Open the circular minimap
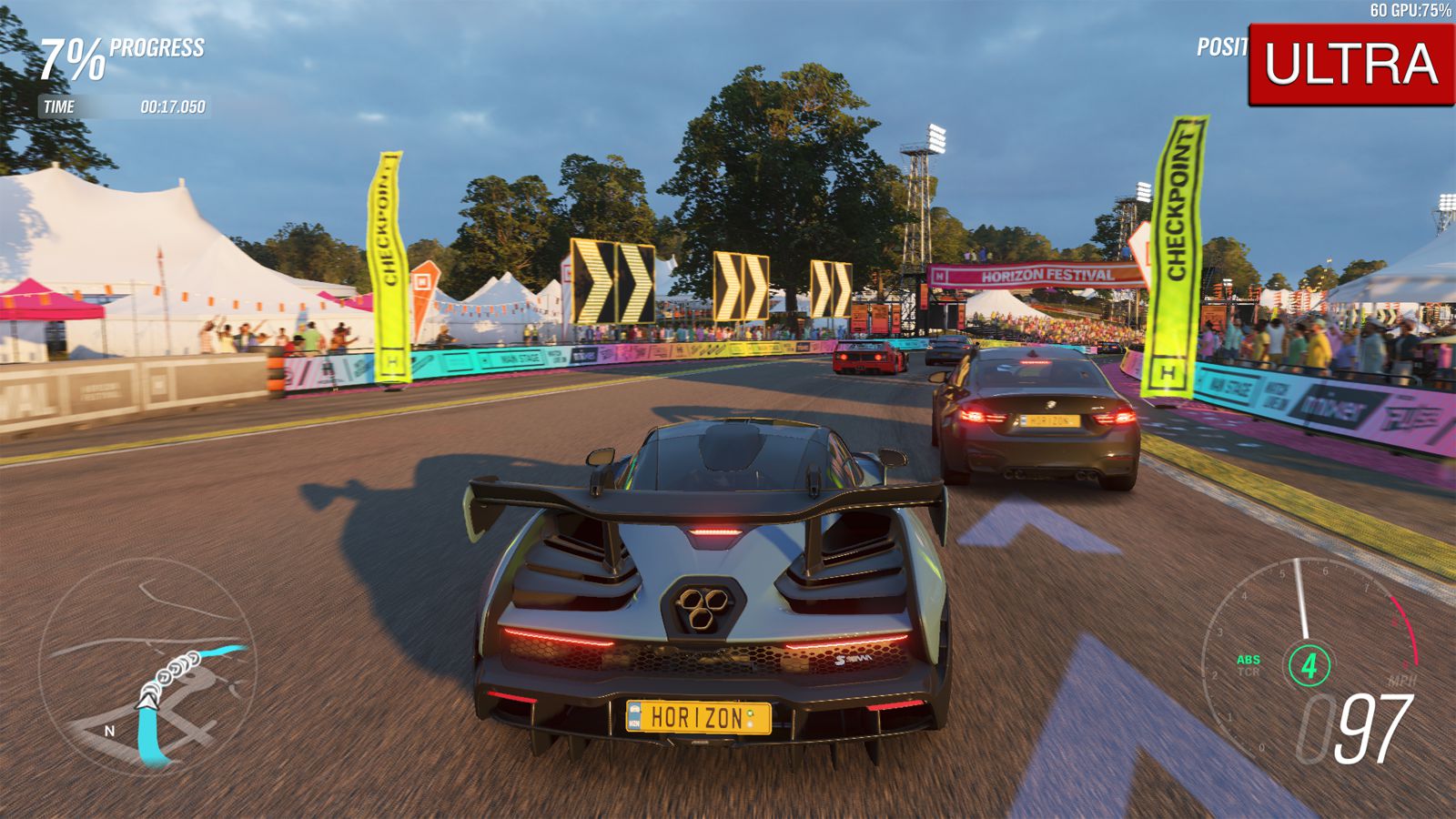The image size is (1456, 819). click(x=147, y=666)
